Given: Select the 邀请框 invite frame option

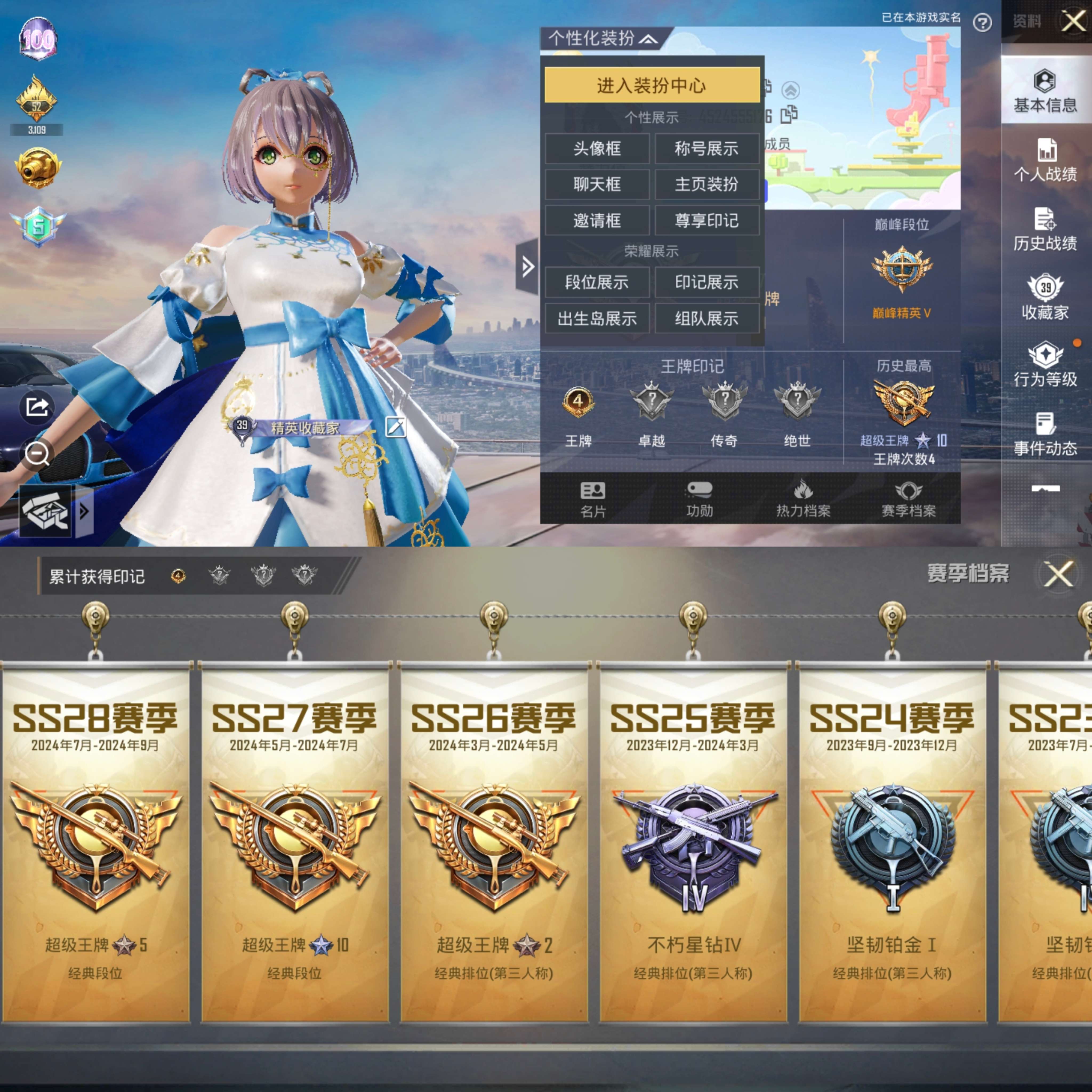Looking at the screenshot, I should pyautogui.click(x=597, y=220).
